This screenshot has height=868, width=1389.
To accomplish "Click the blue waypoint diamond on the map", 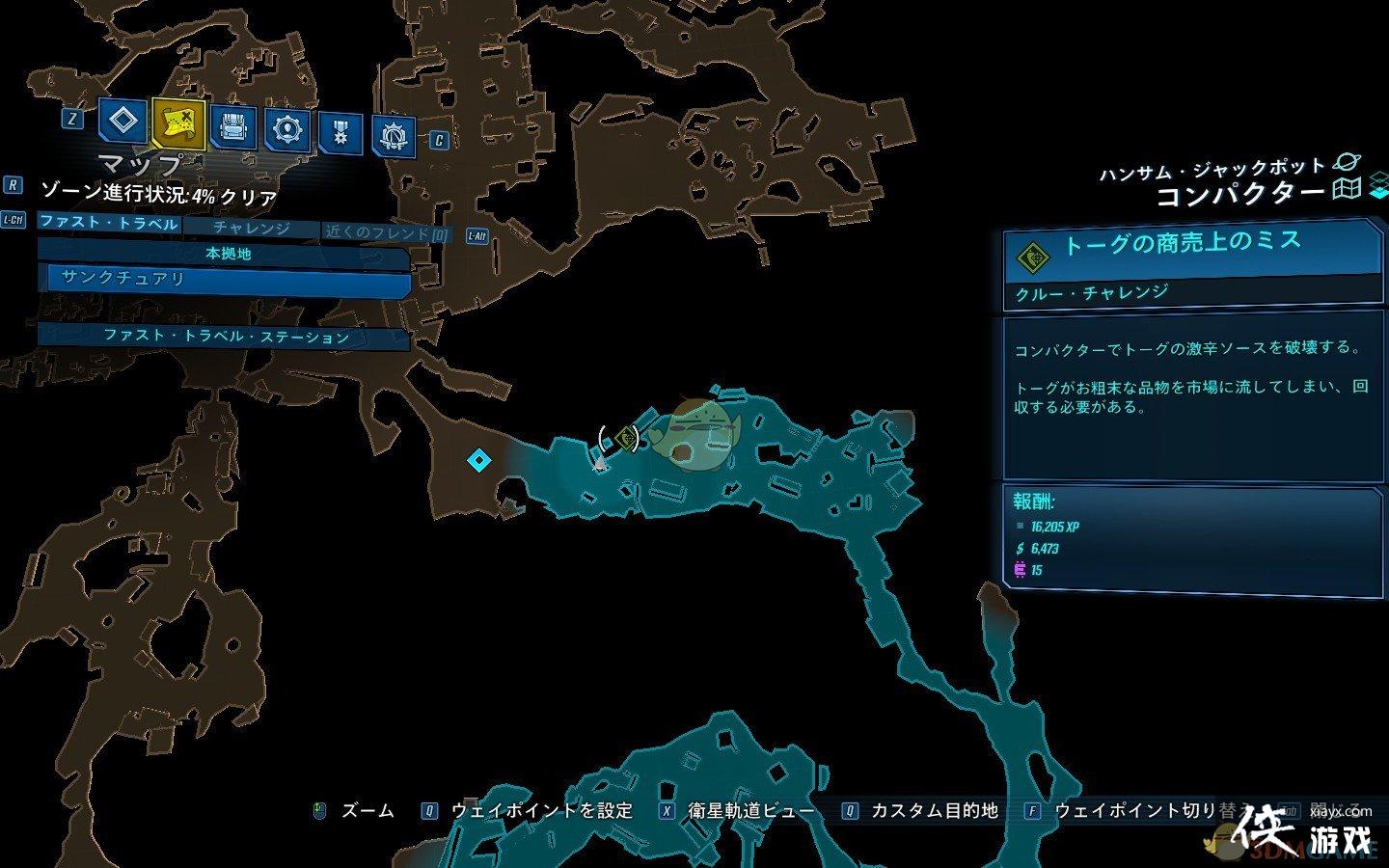I will point(479,462).
